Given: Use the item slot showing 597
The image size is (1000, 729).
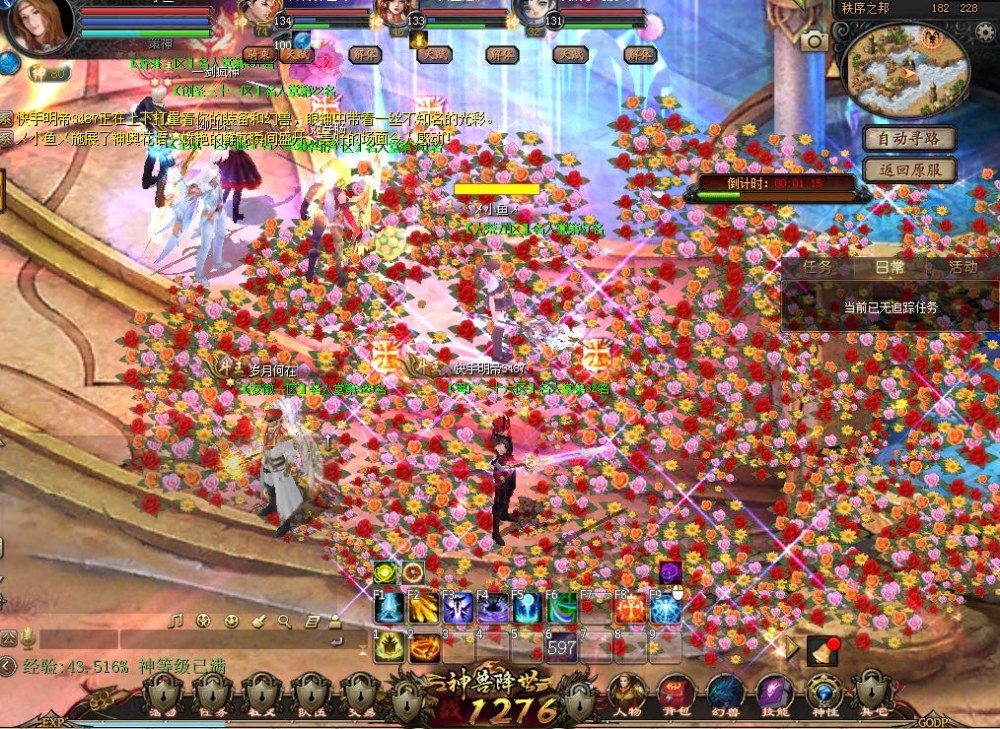Looking at the screenshot, I should point(561,647).
